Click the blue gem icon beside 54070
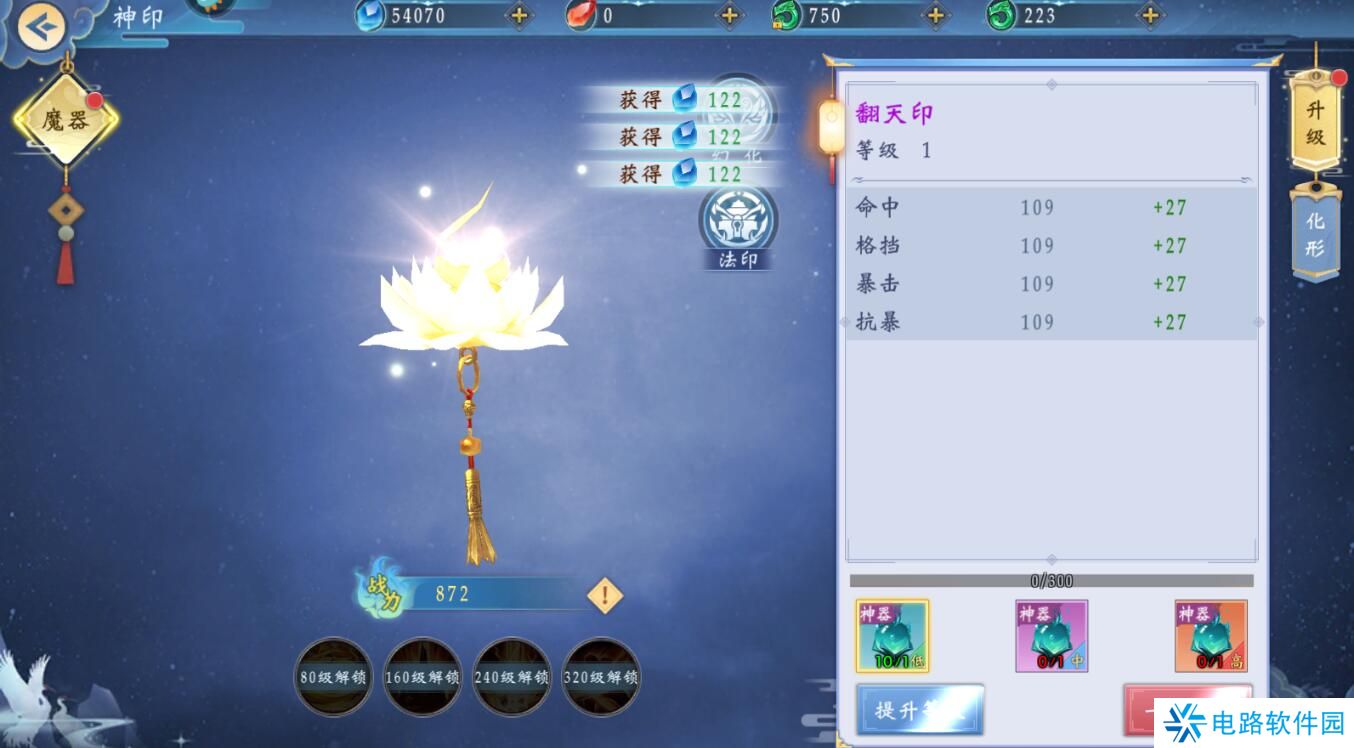Viewport: 1354px width, 748px height. [371, 16]
